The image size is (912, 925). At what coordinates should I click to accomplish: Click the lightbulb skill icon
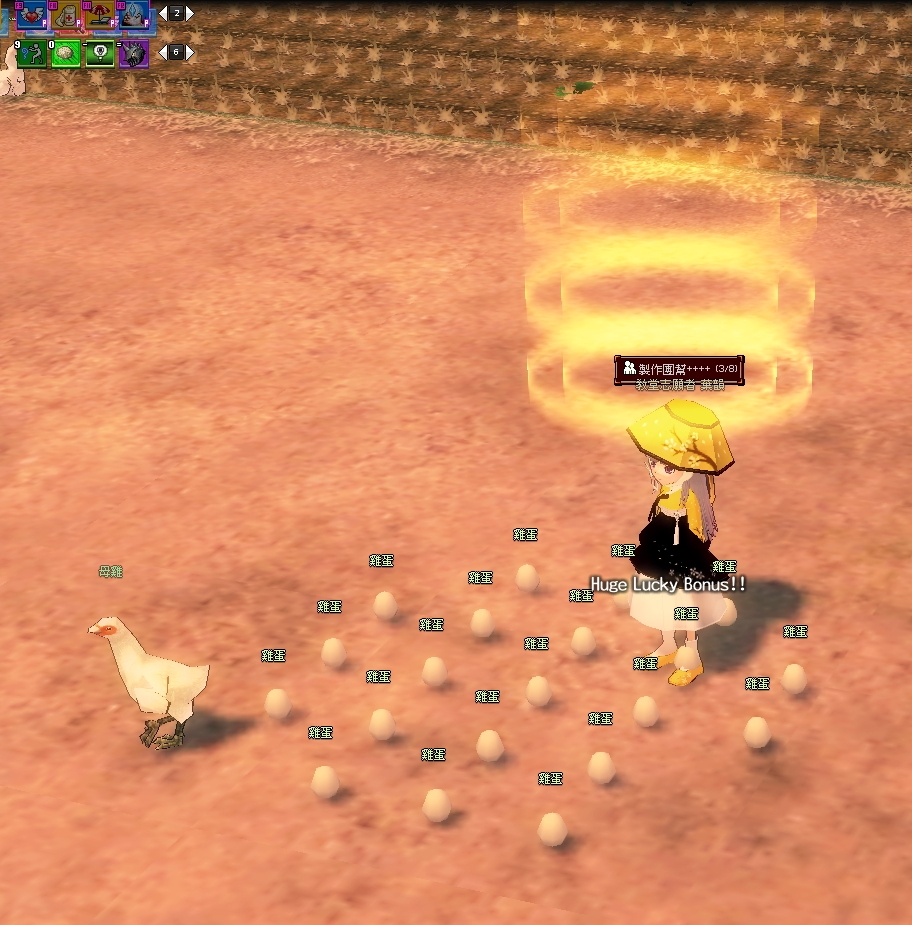[100, 53]
